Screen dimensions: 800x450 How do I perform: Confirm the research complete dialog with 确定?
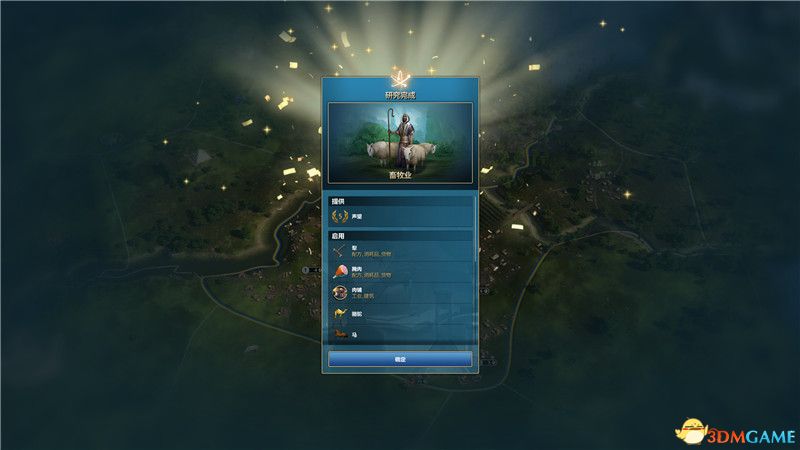pos(400,358)
